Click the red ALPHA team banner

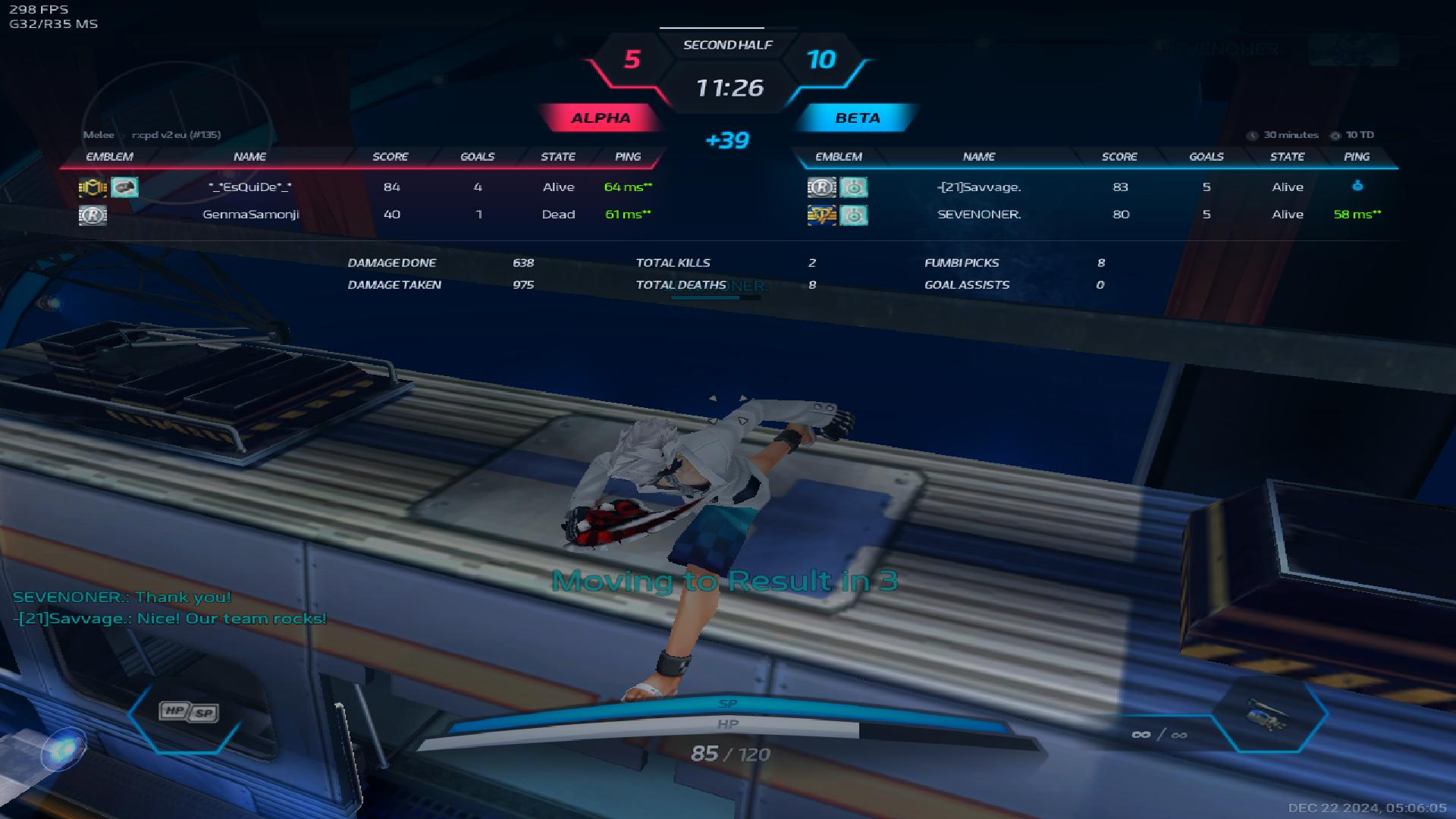coord(601,118)
